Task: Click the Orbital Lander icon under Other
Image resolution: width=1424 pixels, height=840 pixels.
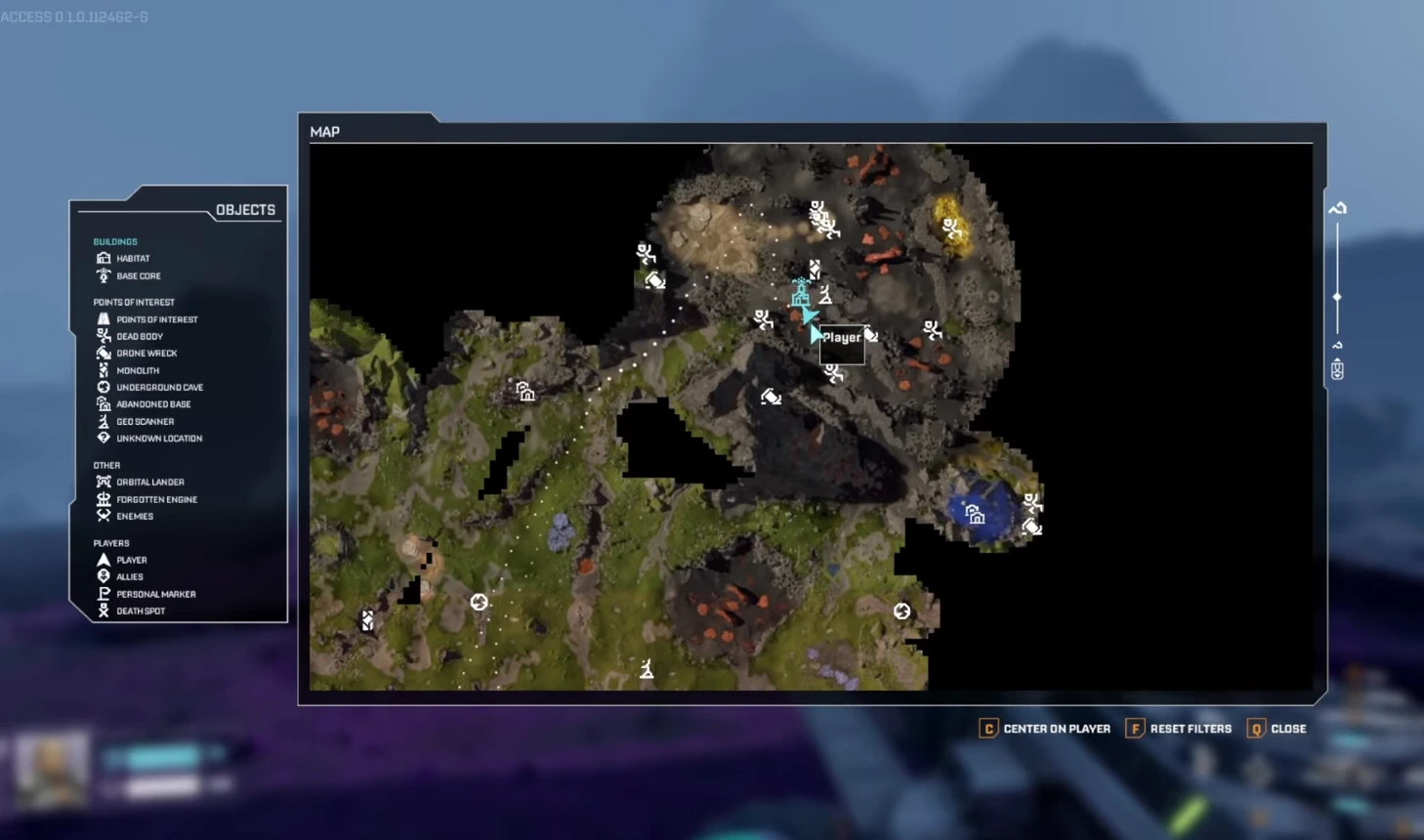Action: tap(105, 482)
